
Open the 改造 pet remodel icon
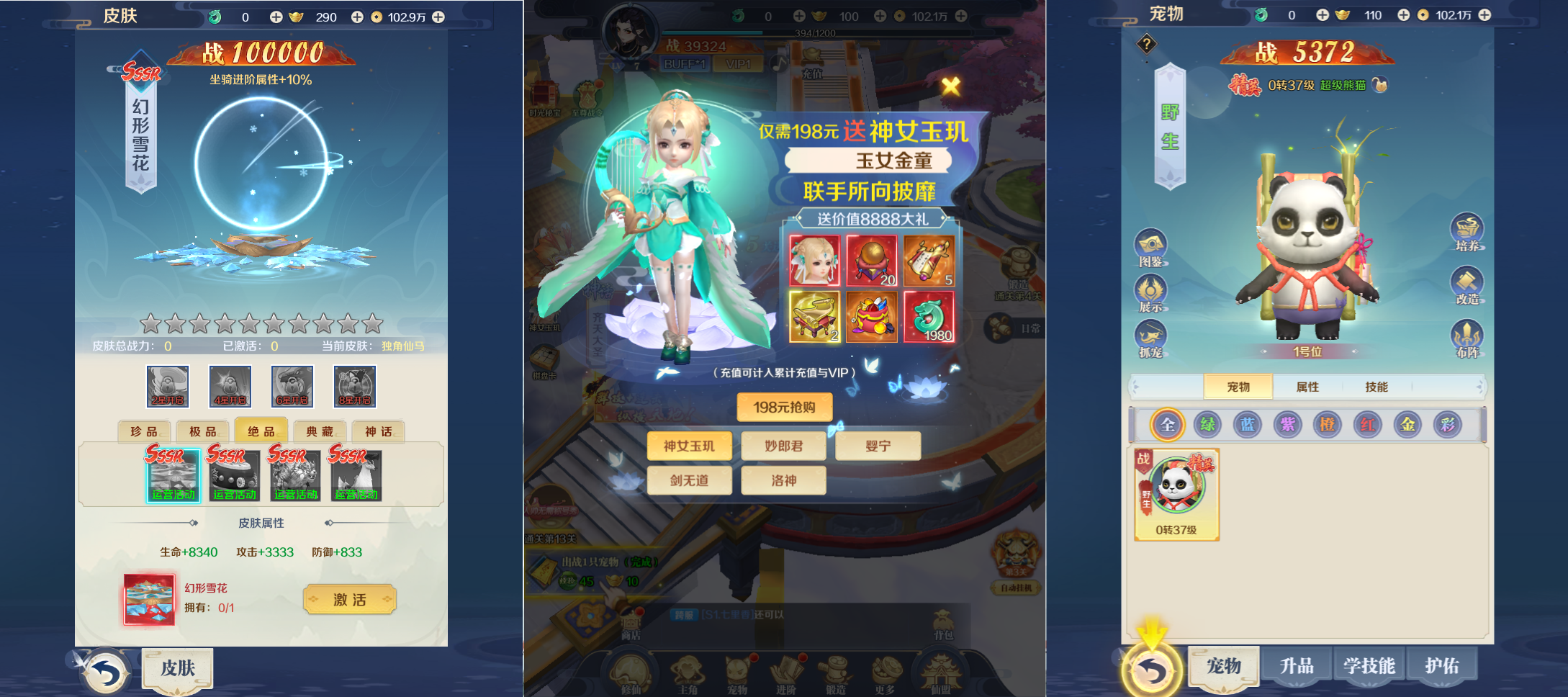(1467, 285)
